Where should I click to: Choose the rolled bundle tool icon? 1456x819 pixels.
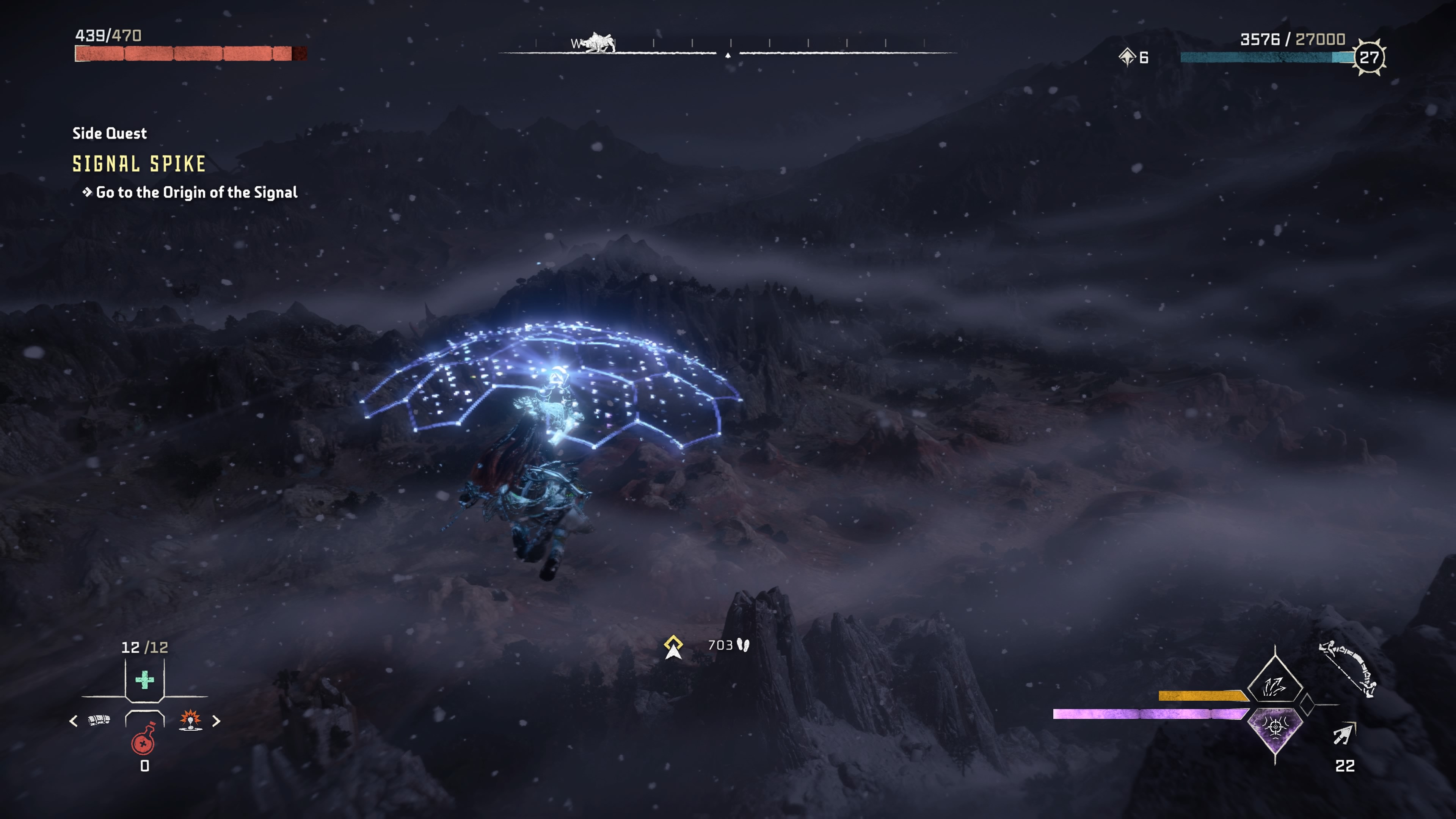coord(99,720)
